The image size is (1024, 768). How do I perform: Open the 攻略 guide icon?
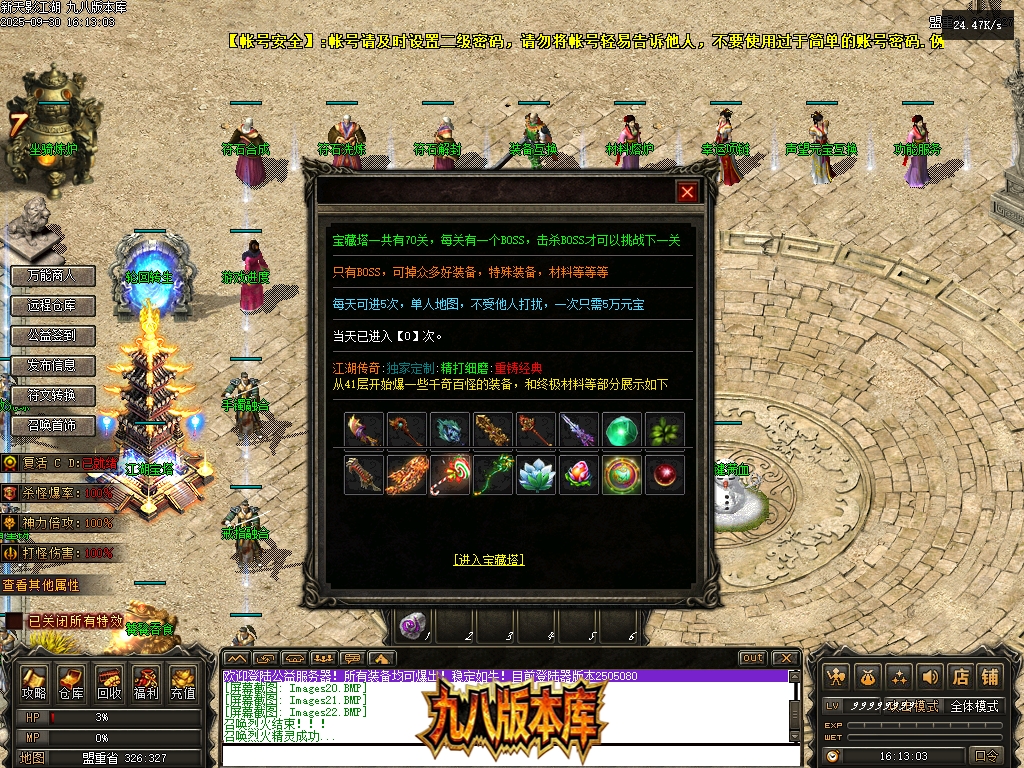[34, 682]
